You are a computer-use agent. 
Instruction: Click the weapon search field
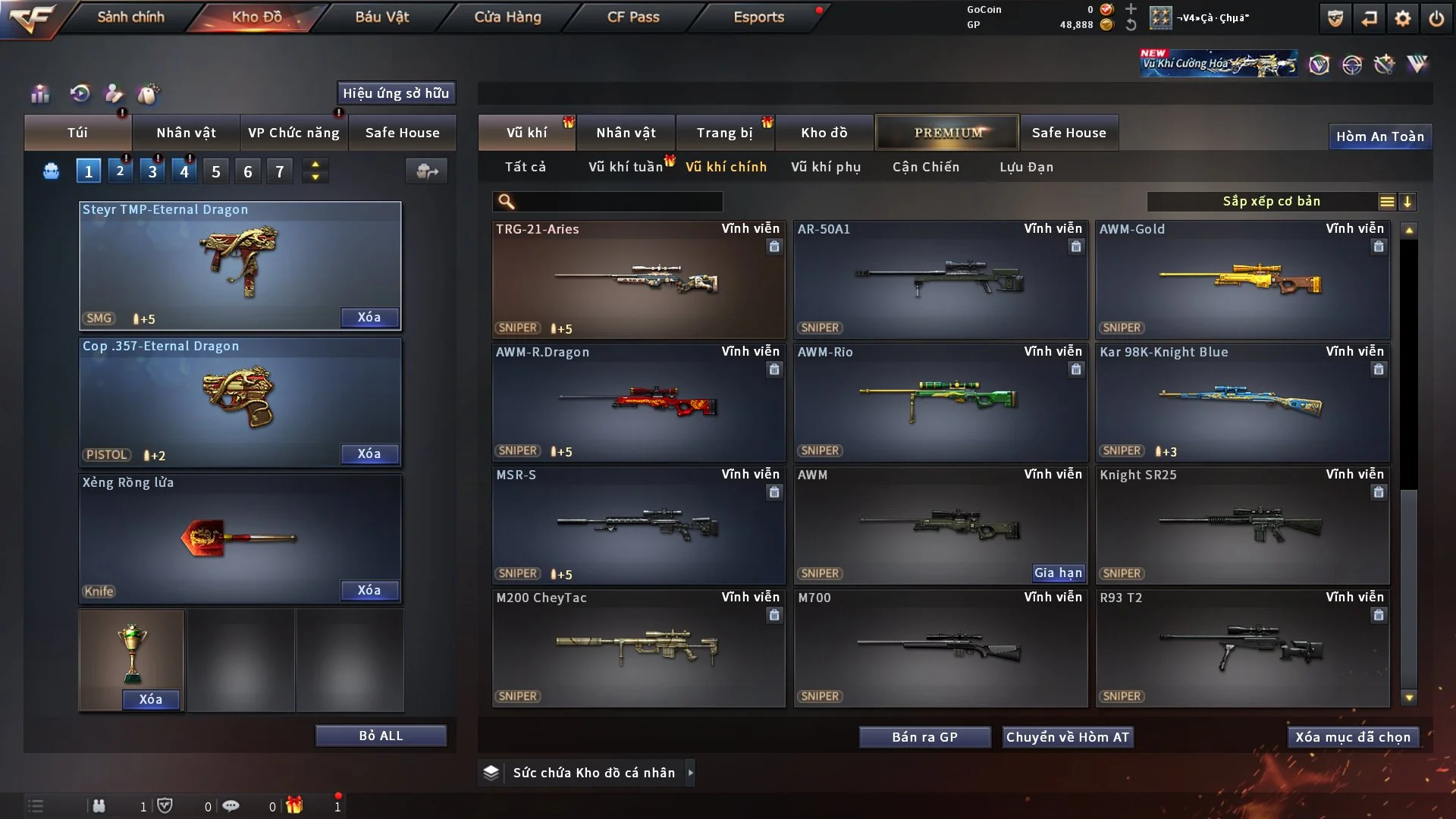618,202
